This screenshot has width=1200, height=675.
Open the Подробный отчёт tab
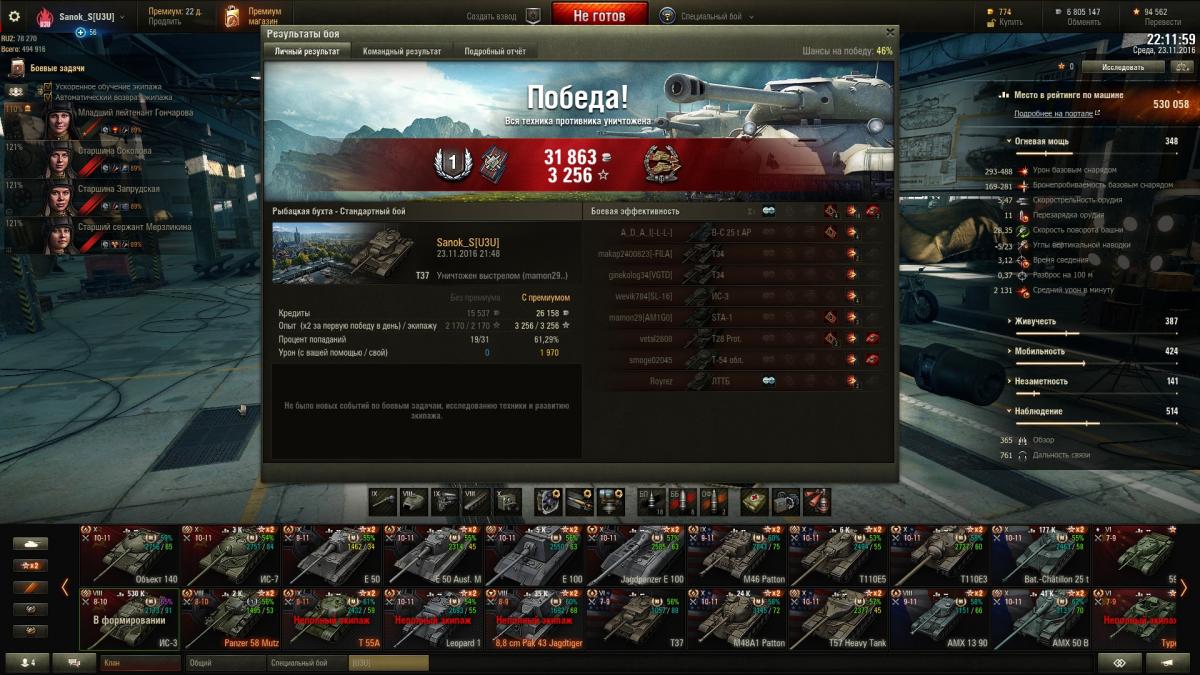(x=495, y=51)
